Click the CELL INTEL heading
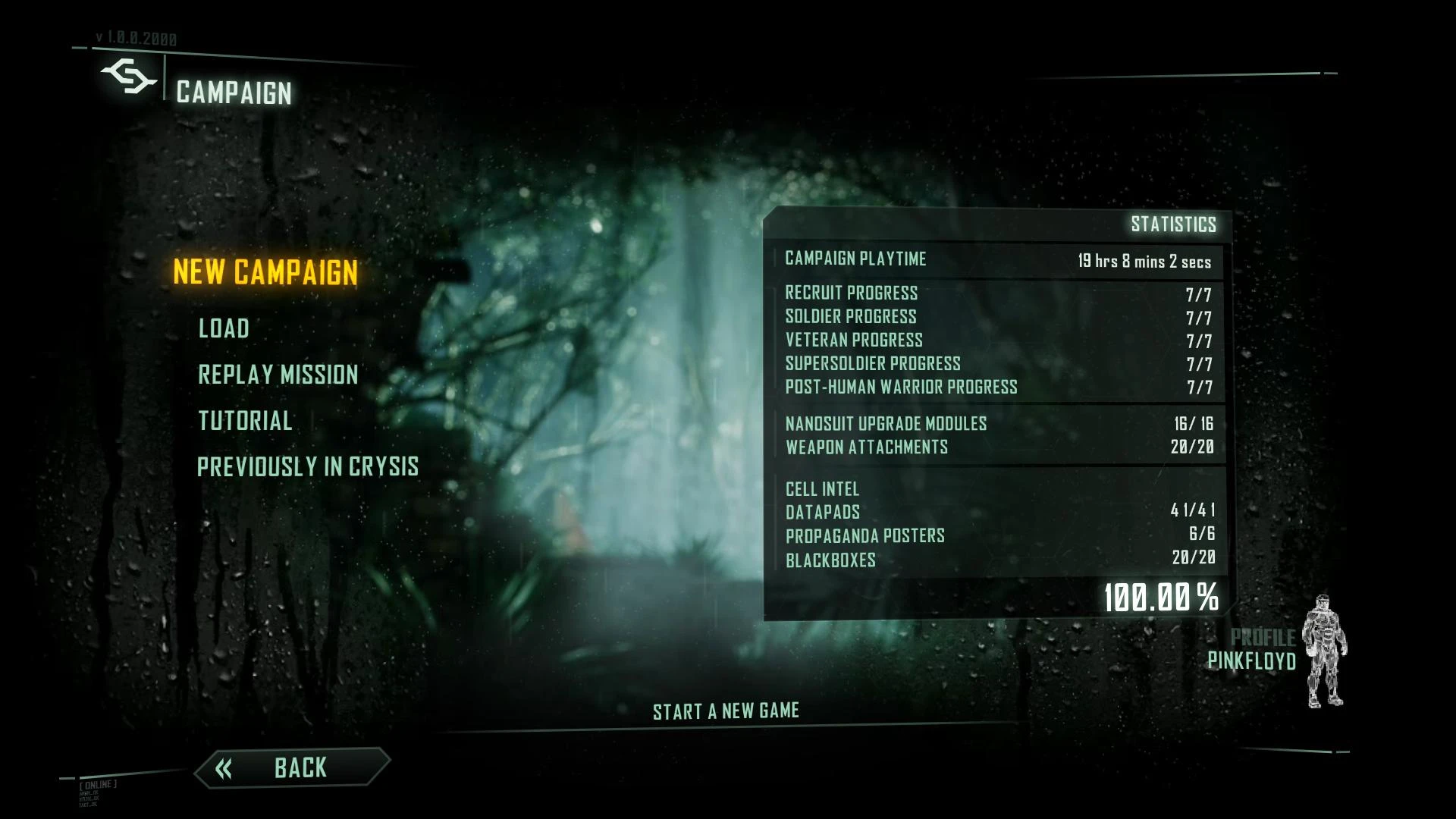Viewport: 1456px width, 819px height. (821, 489)
